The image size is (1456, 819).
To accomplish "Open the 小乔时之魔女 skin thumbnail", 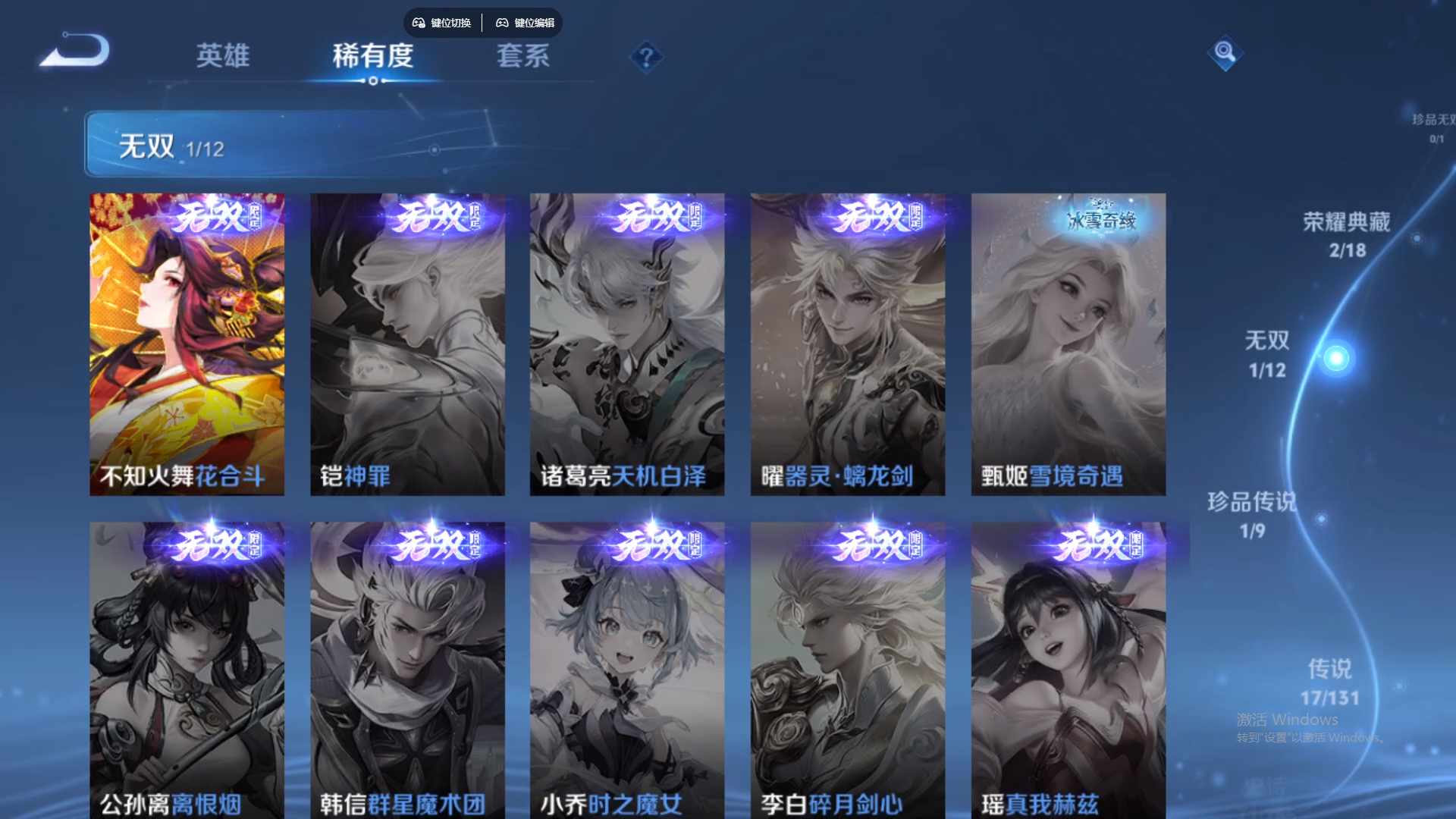I will (628, 667).
